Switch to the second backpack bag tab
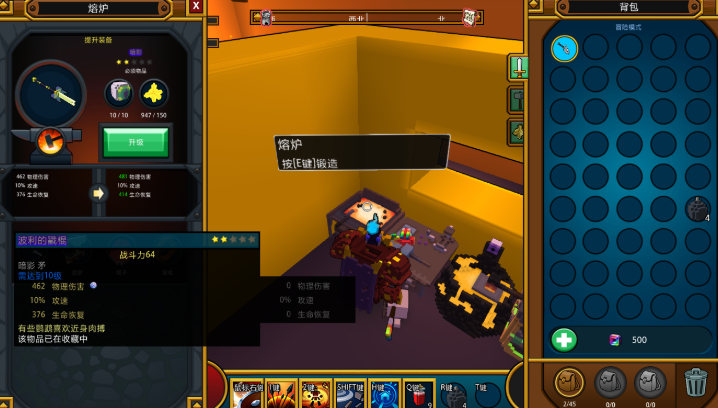 (x=610, y=382)
